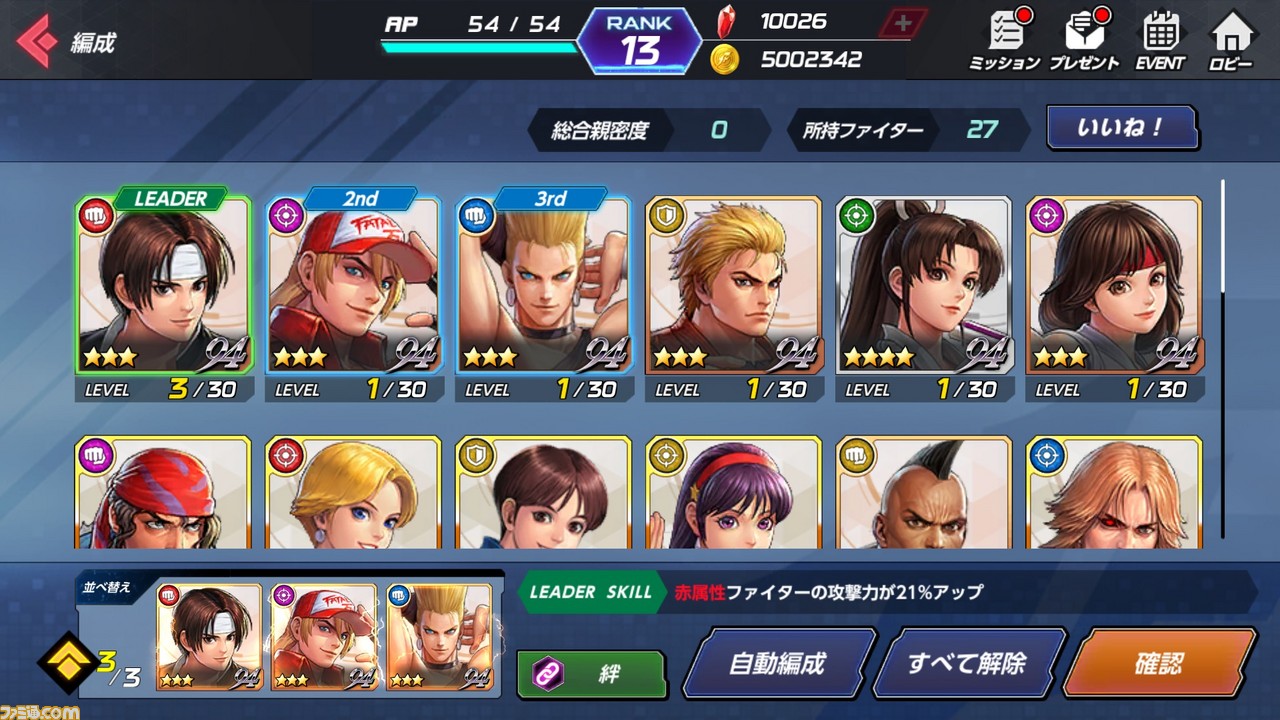Return to the ロビー home screen
Viewport: 1280px width, 720px height.
[x=1230, y=42]
